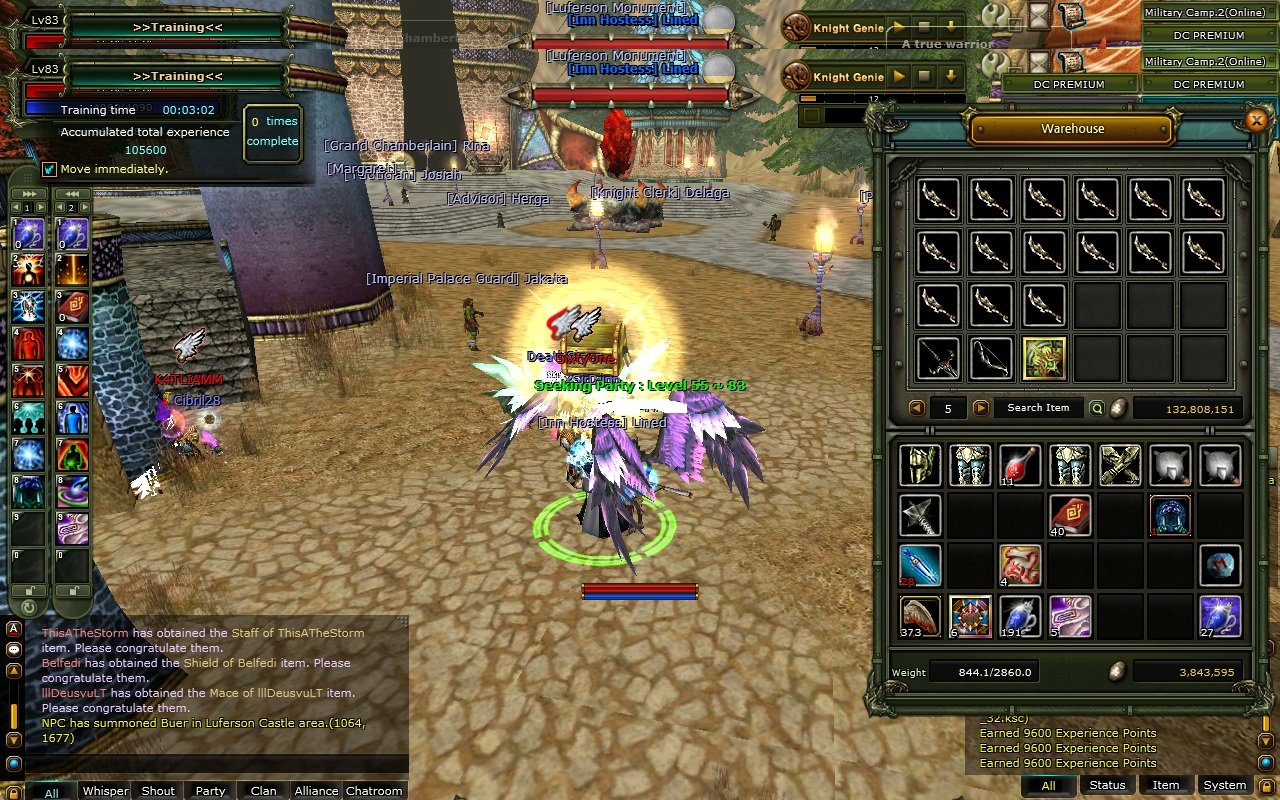Go to the next warehouse page
1280x800 pixels.
point(981,408)
